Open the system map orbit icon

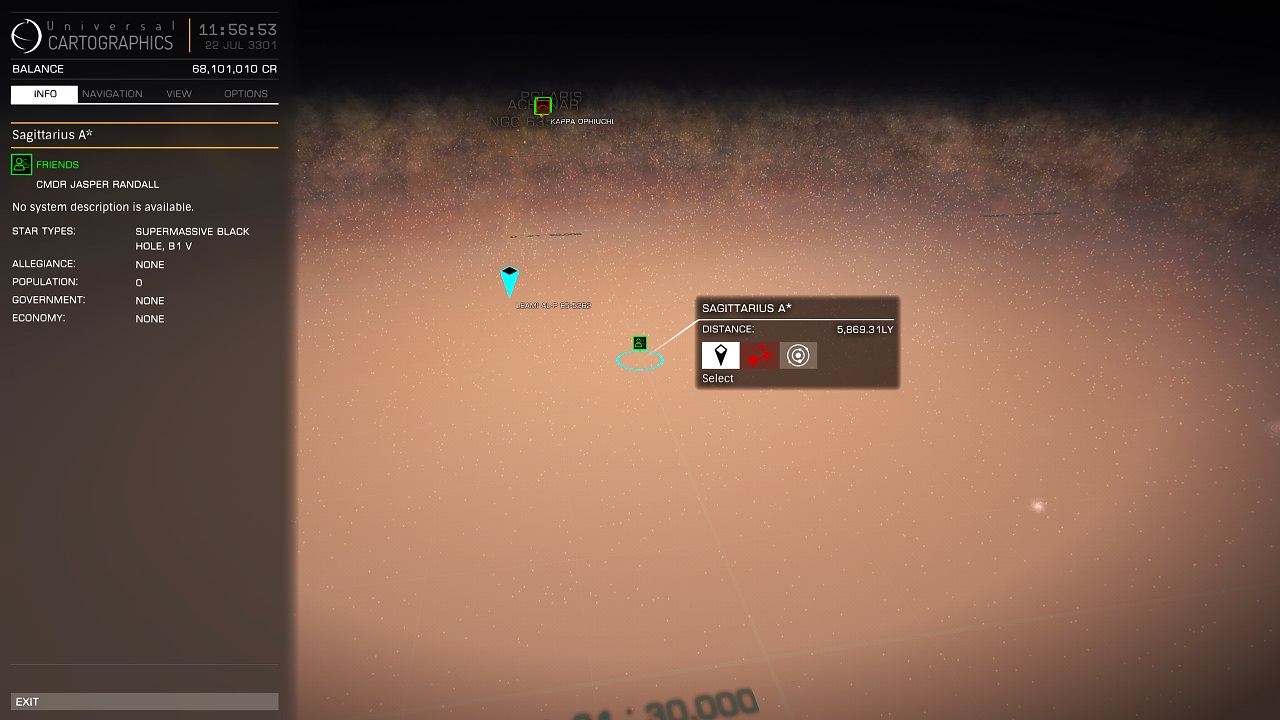(798, 355)
